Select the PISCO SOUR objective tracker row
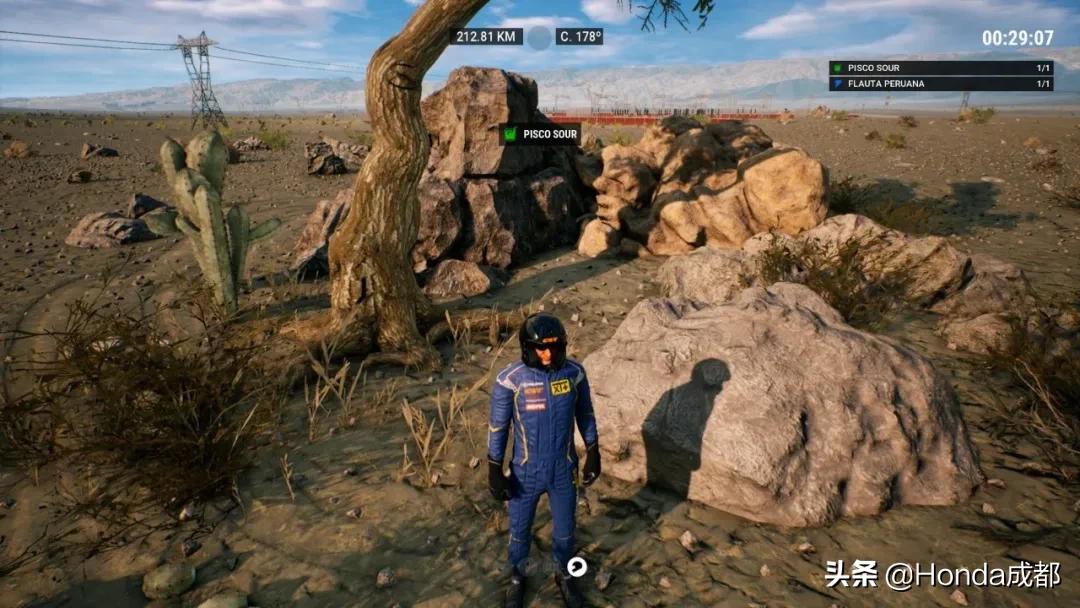 coord(940,68)
